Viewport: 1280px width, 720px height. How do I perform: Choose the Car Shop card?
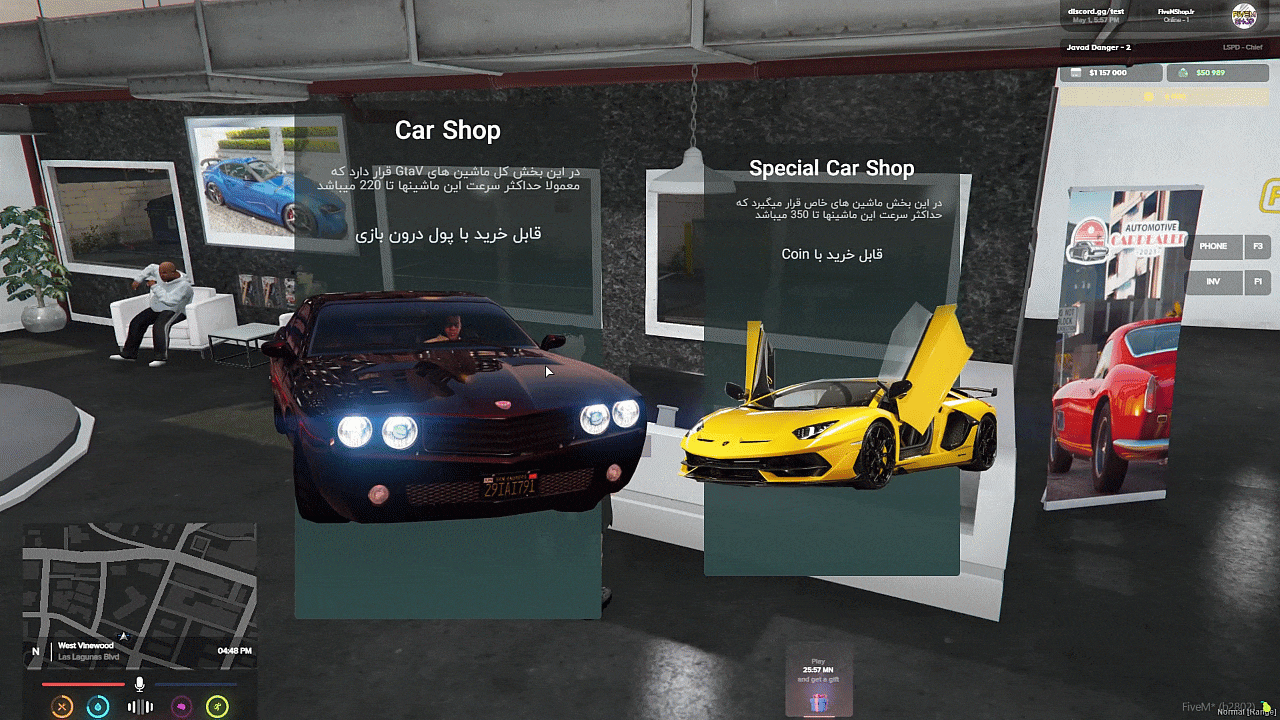tap(448, 360)
